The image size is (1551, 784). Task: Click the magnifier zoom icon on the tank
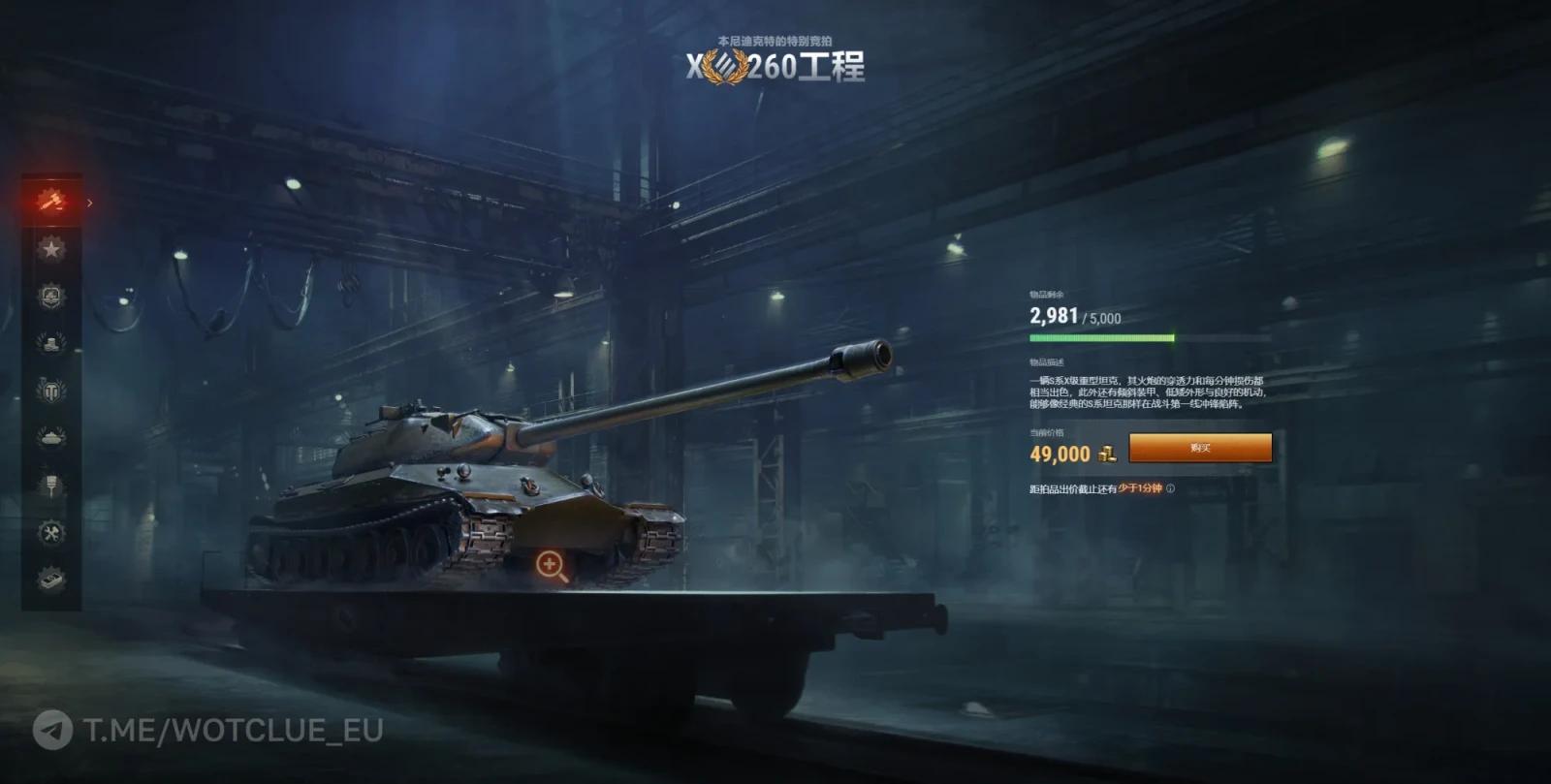coord(551,563)
